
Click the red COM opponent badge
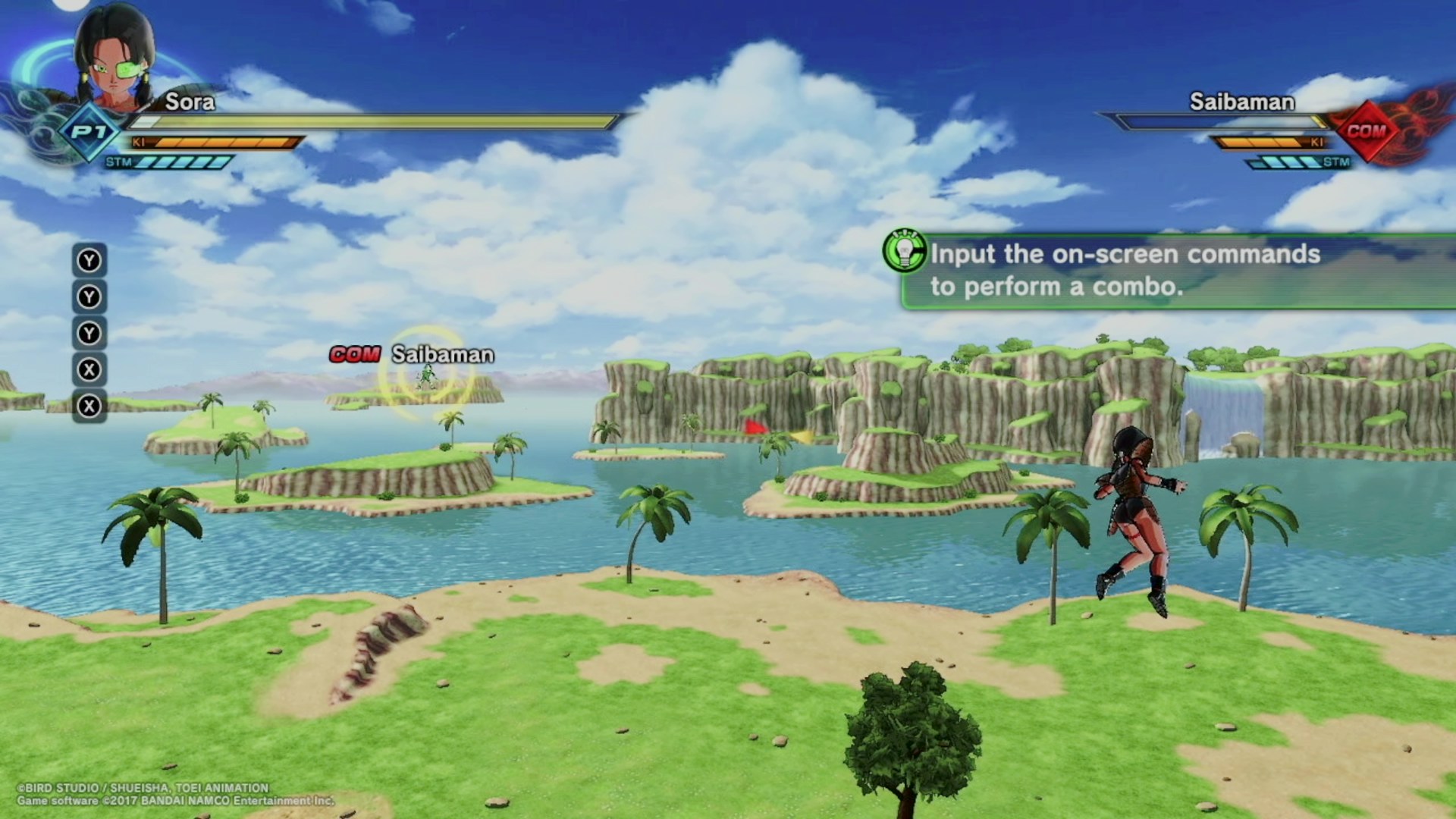coord(1367,131)
